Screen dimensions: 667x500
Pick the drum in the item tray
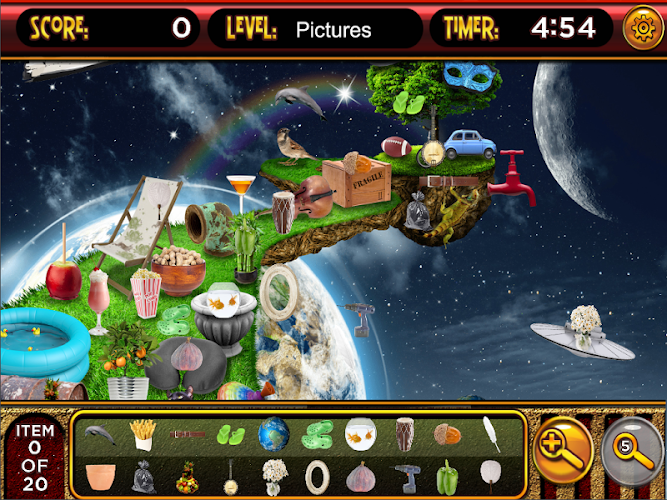pyautogui.click(x=404, y=434)
